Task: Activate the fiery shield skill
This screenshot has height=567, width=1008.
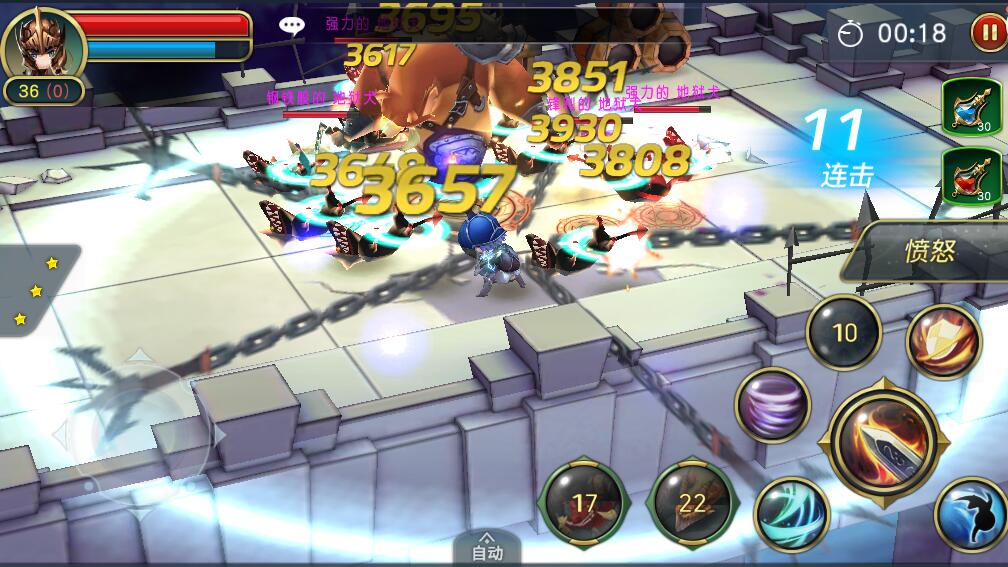Action: 943,342
